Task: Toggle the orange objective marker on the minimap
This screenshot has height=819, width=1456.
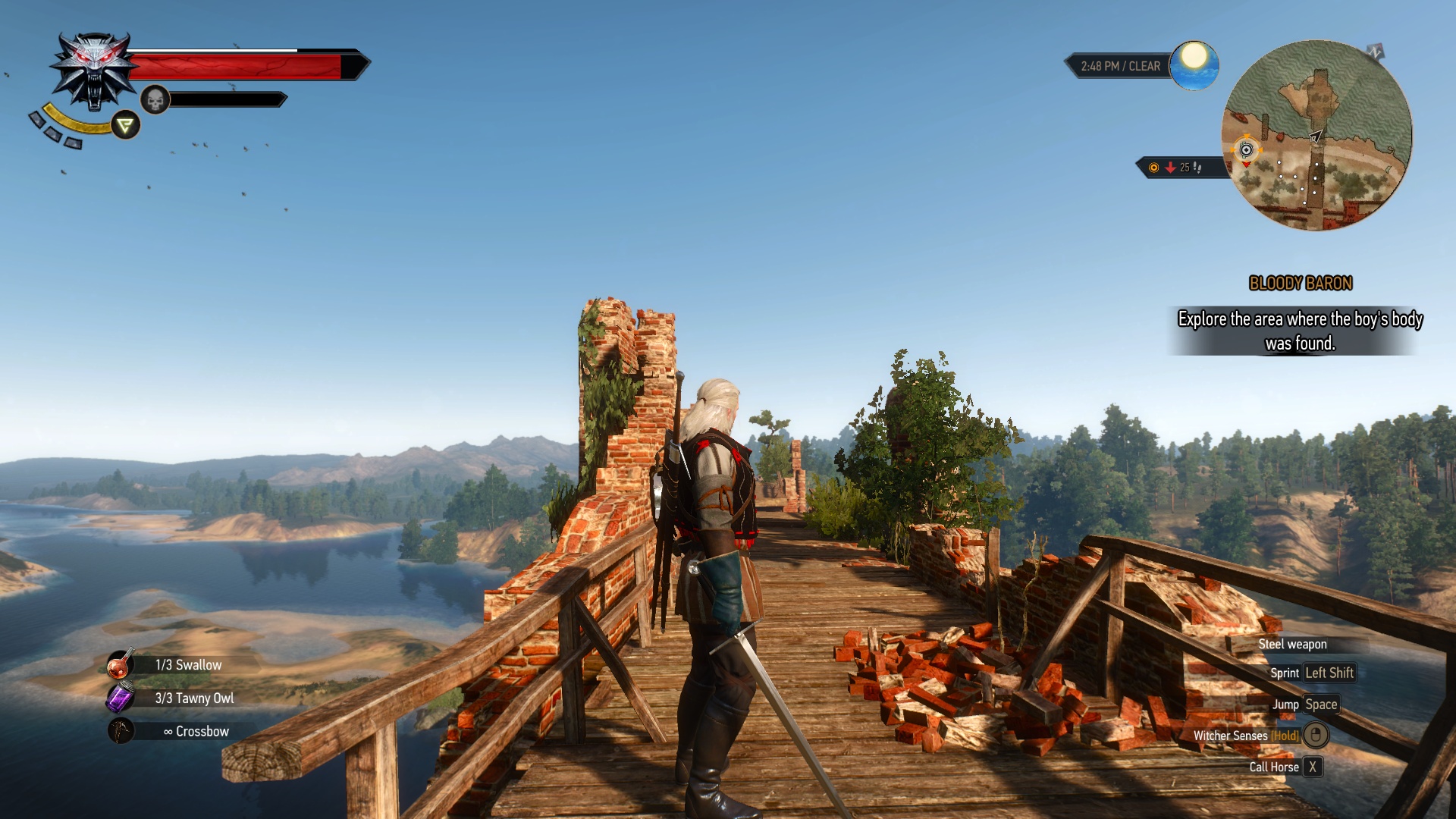Action: 1245,149
